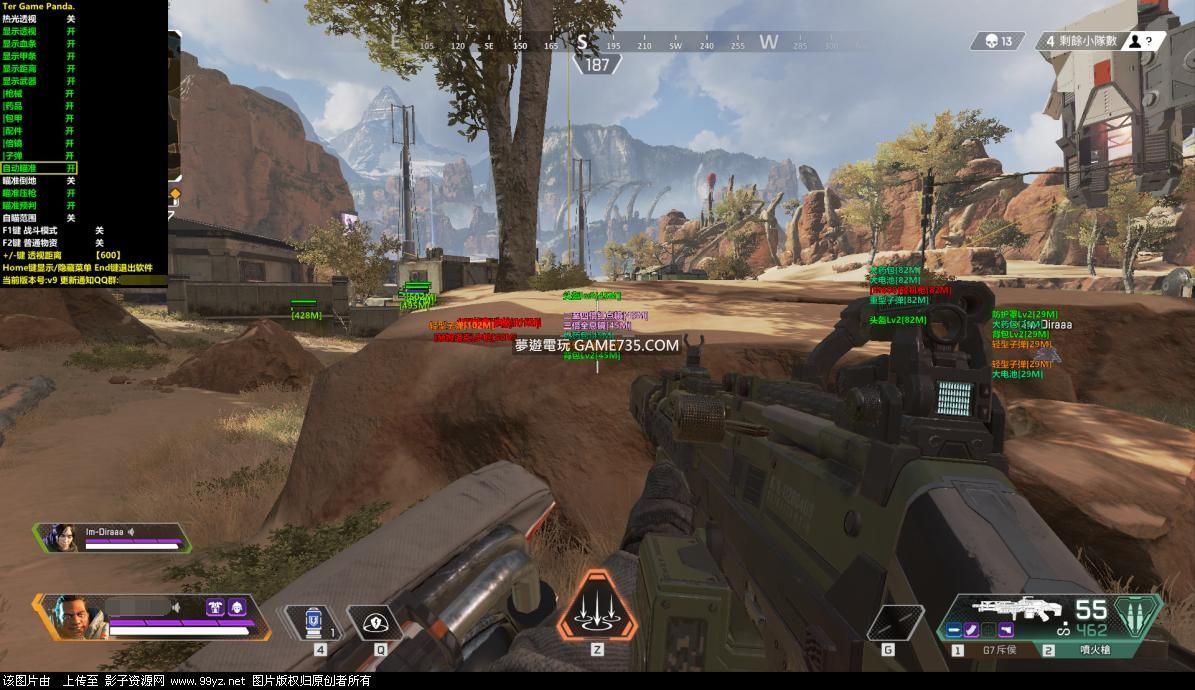
Task: Click teammate Im-Diraaa's portrait card
Action: [x=110, y=537]
